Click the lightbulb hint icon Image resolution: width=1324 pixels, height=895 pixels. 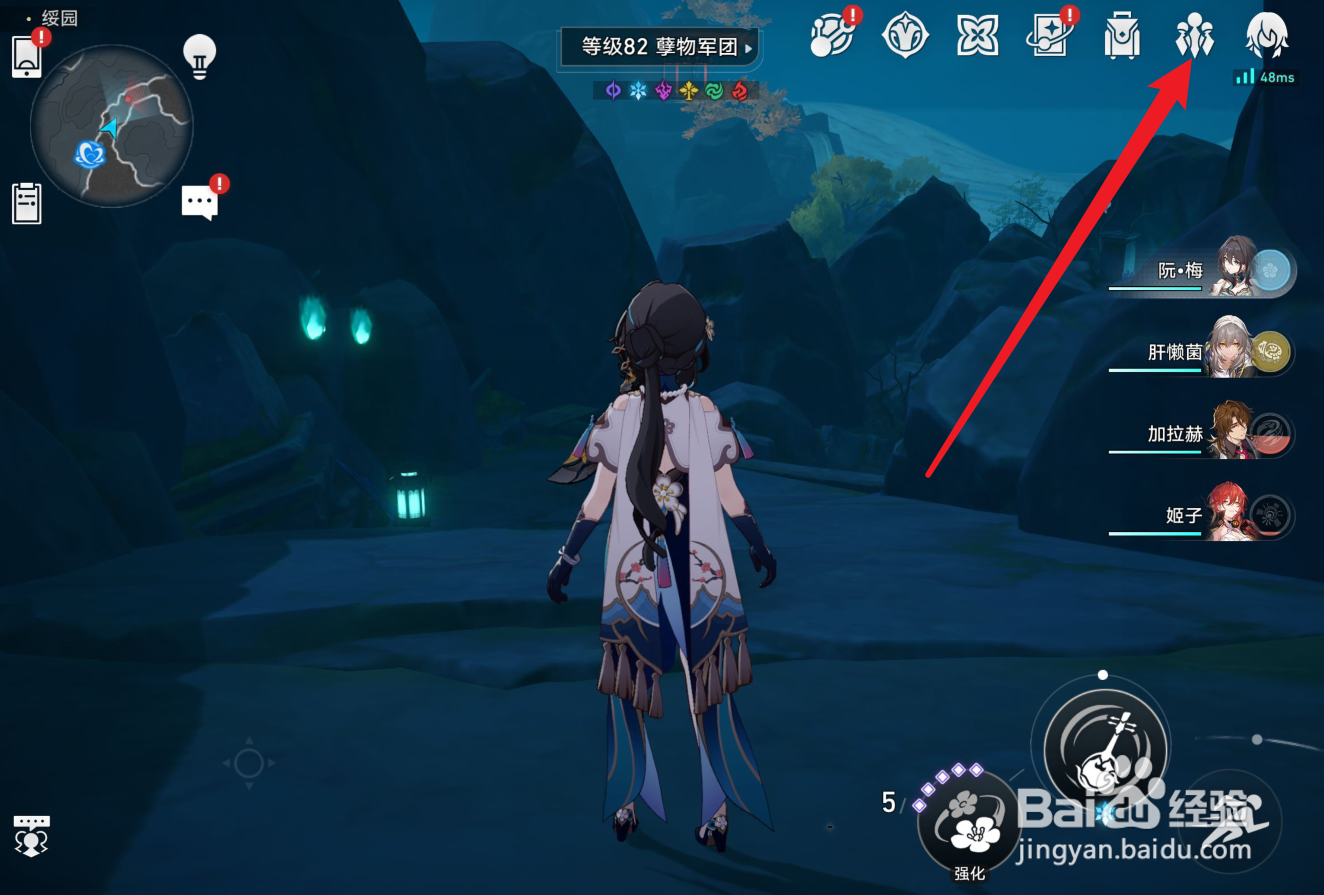[x=199, y=57]
